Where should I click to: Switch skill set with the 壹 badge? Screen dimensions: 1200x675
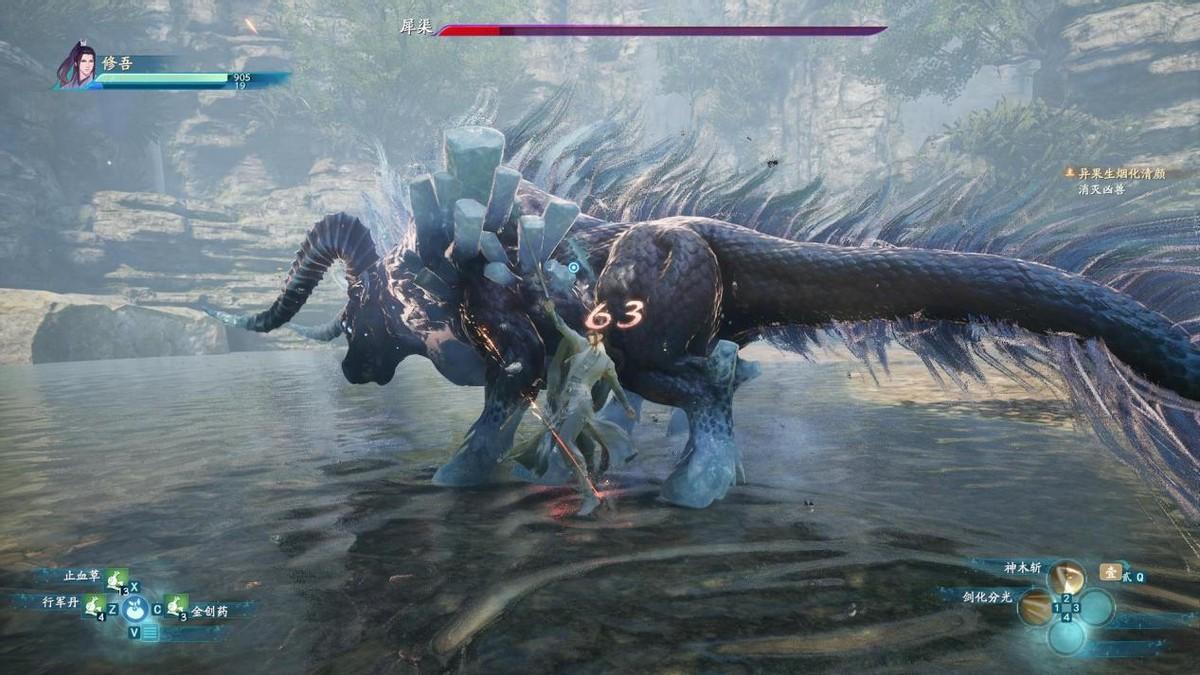click(x=1110, y=572)
